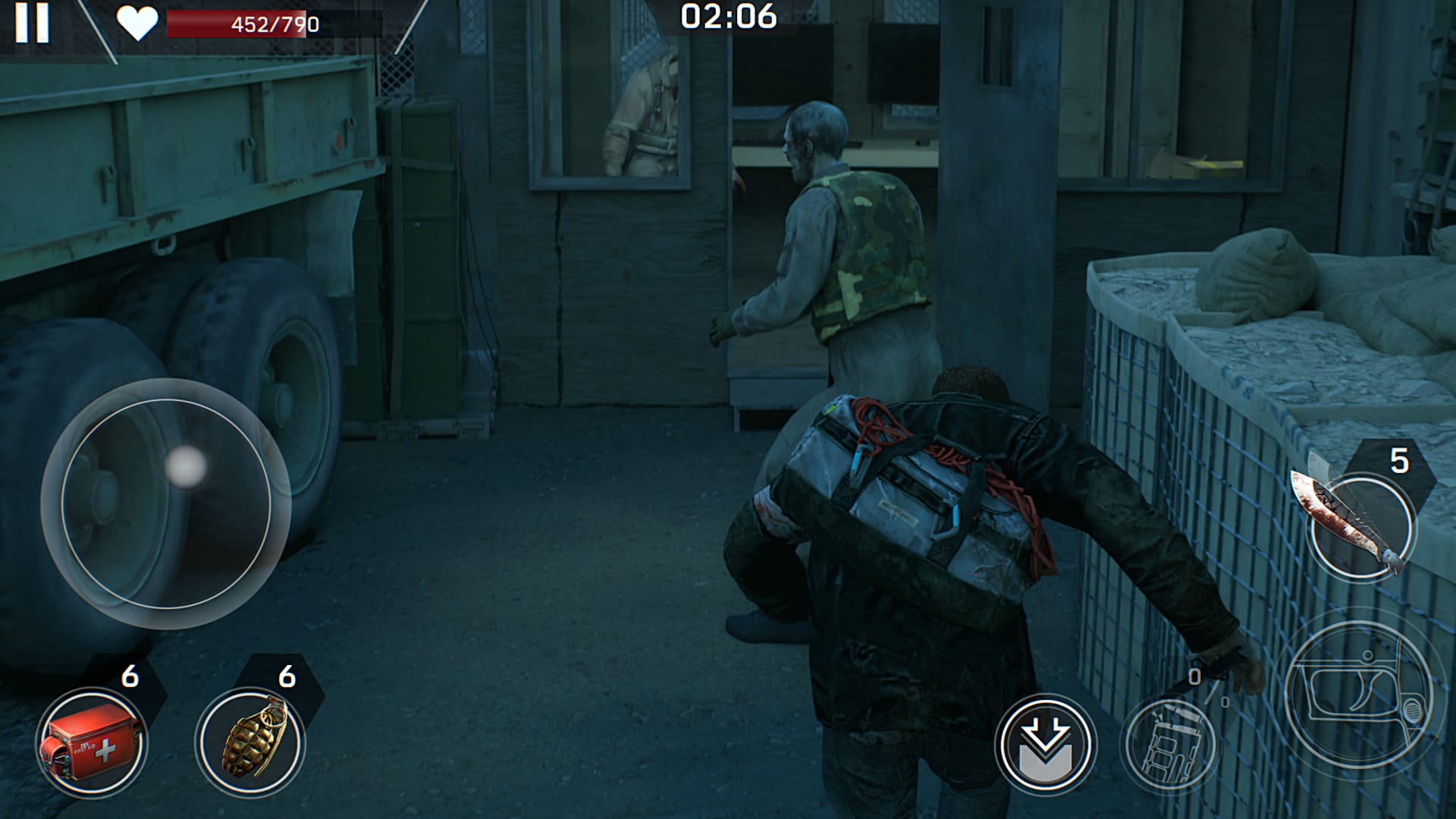The image size is (1456, 819).
Task: Pause the game
Action: tap(32, 23)
